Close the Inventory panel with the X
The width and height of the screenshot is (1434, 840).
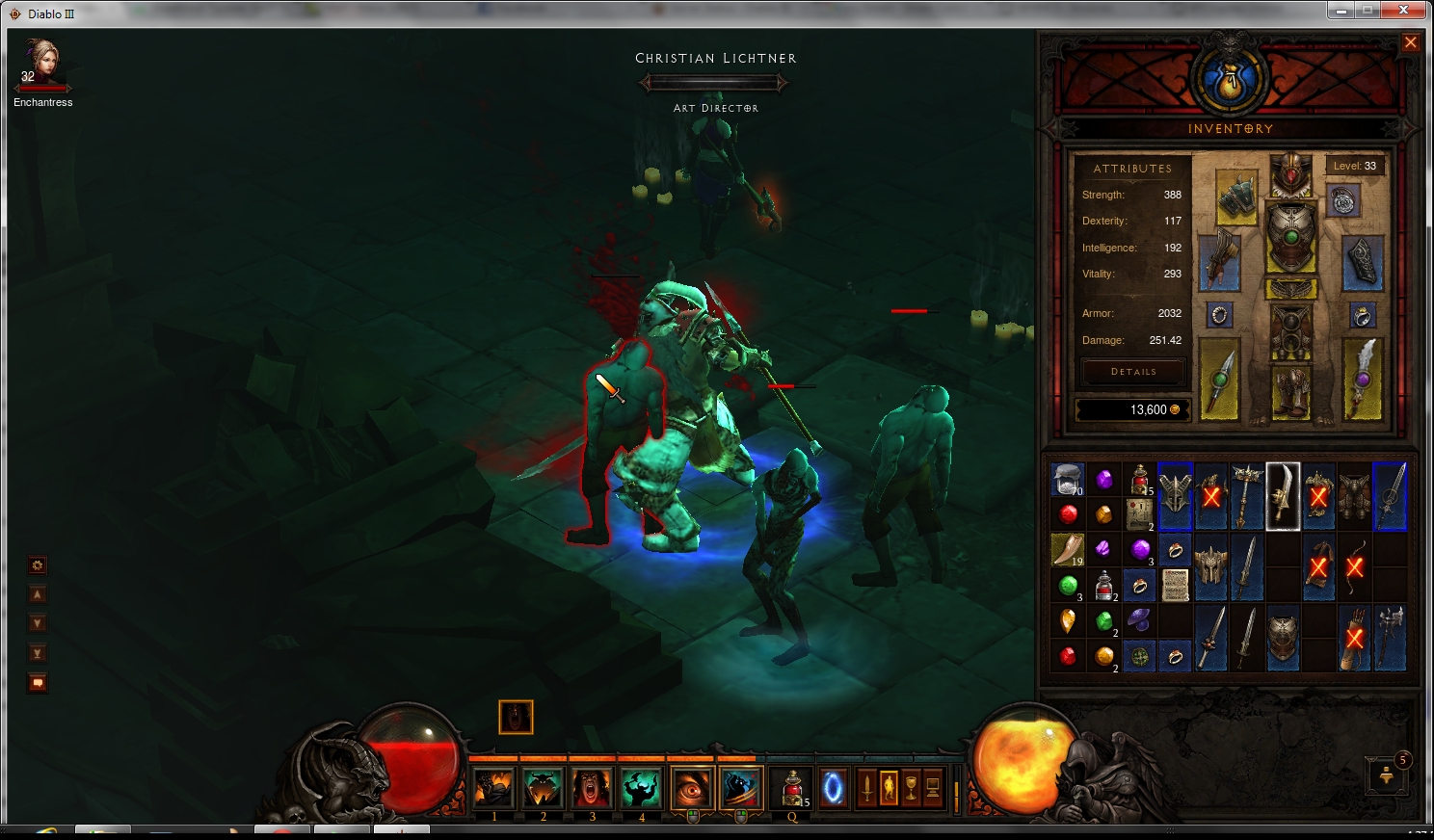coord(1410,42)
